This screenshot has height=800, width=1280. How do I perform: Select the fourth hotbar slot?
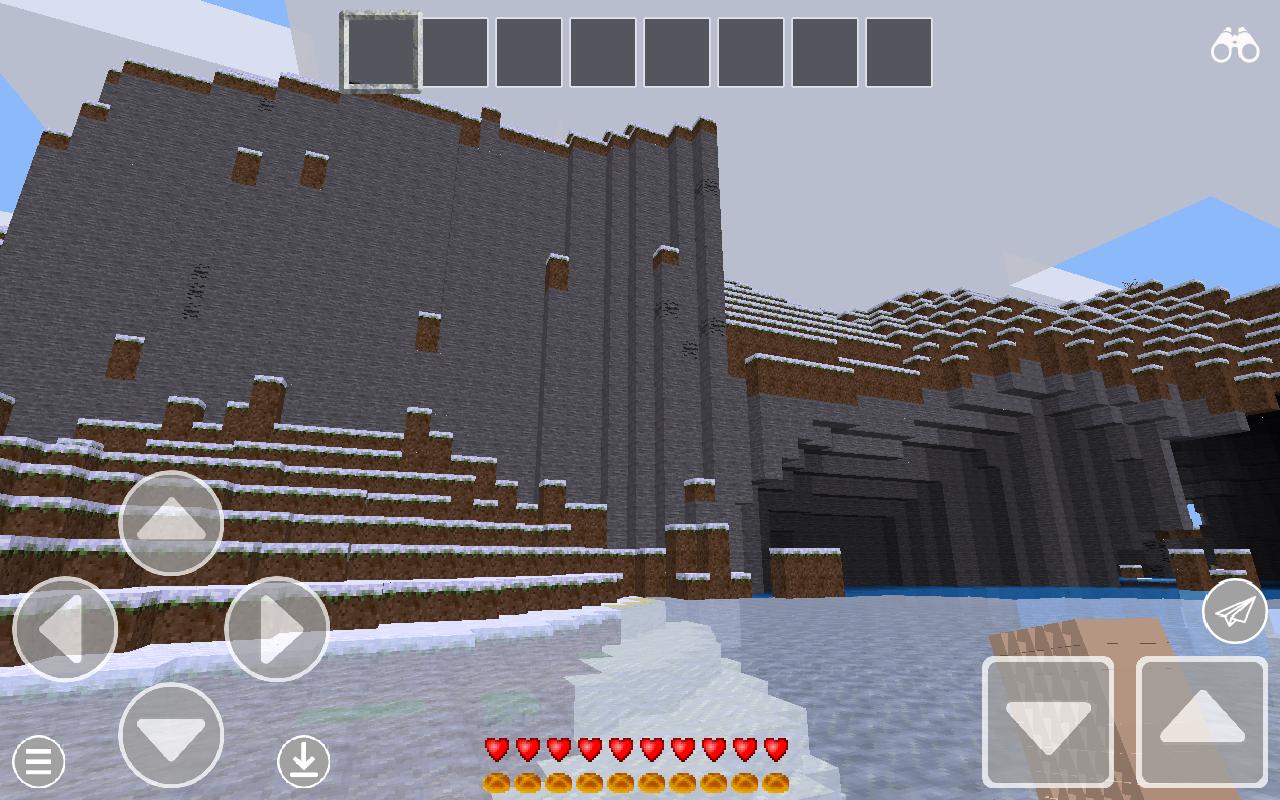601,53
